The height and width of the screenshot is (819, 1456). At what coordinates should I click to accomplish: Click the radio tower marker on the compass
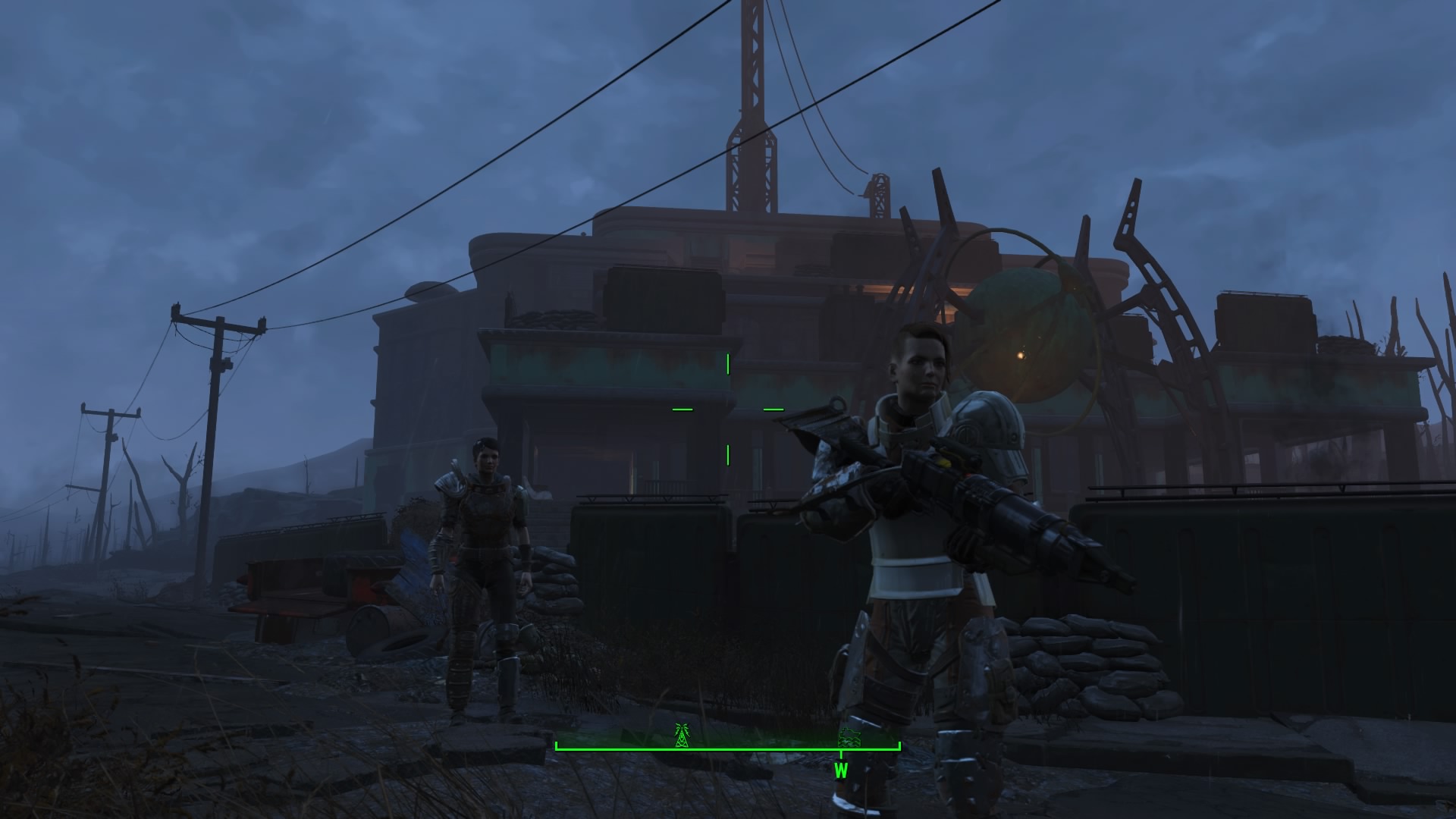click(682, 734)
